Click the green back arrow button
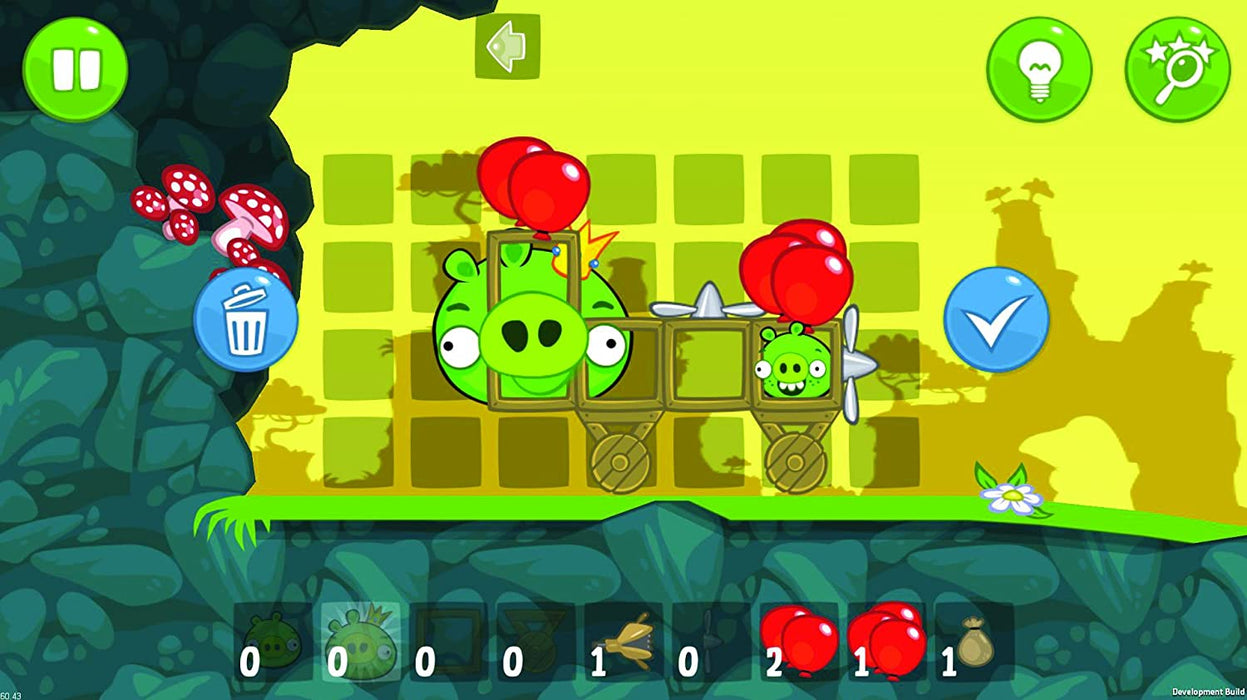This screenshot has height=700, width=1247. (507, 46)
